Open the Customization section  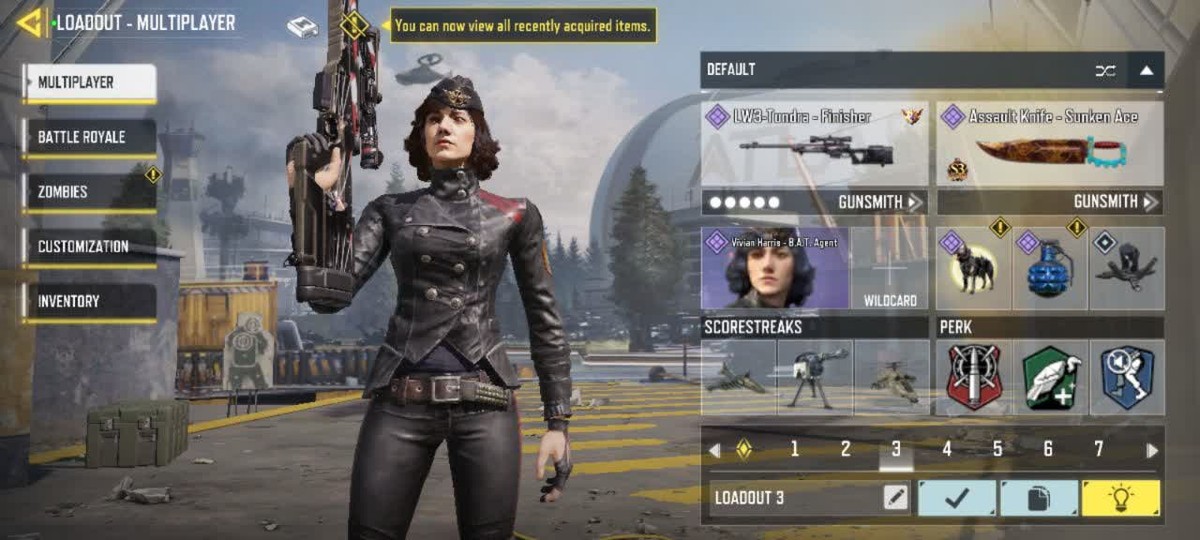[x=90, y=247]
